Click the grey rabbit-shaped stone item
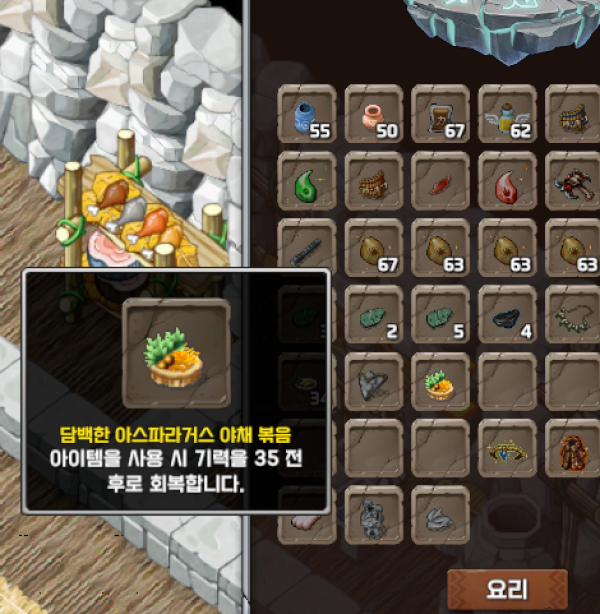The width and height of the screenshot is (600, 614). 441,514
